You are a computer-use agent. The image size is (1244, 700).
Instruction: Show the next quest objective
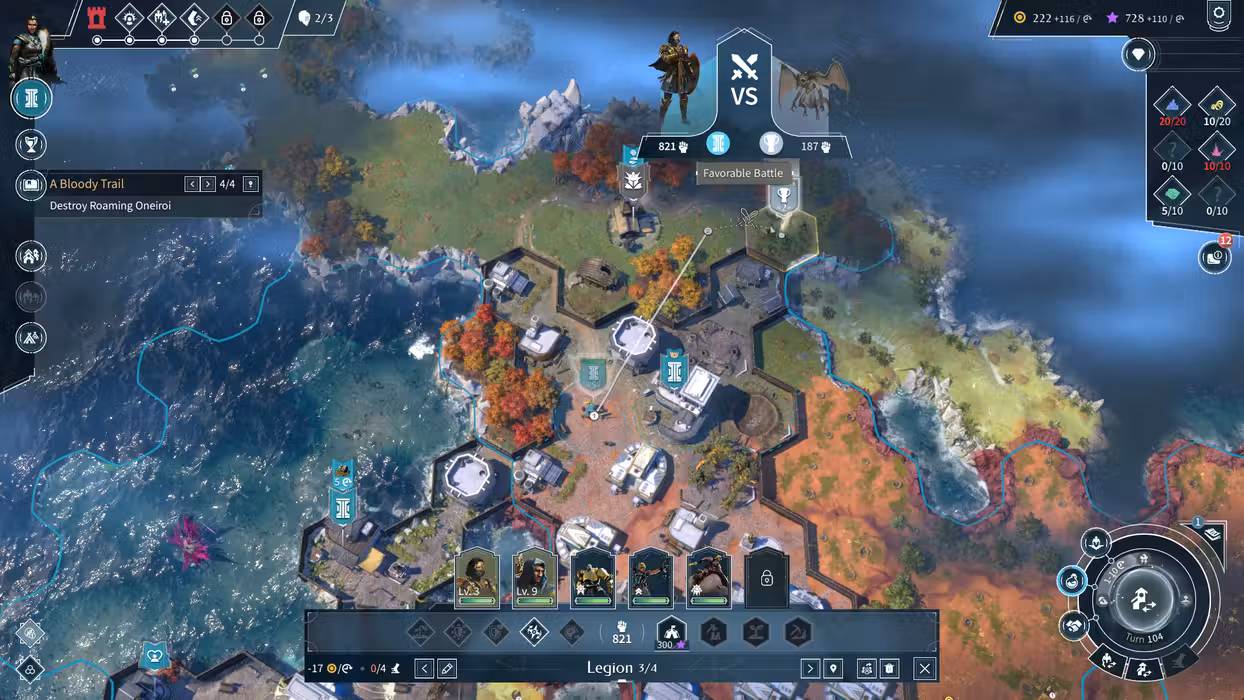coord(208,184)
